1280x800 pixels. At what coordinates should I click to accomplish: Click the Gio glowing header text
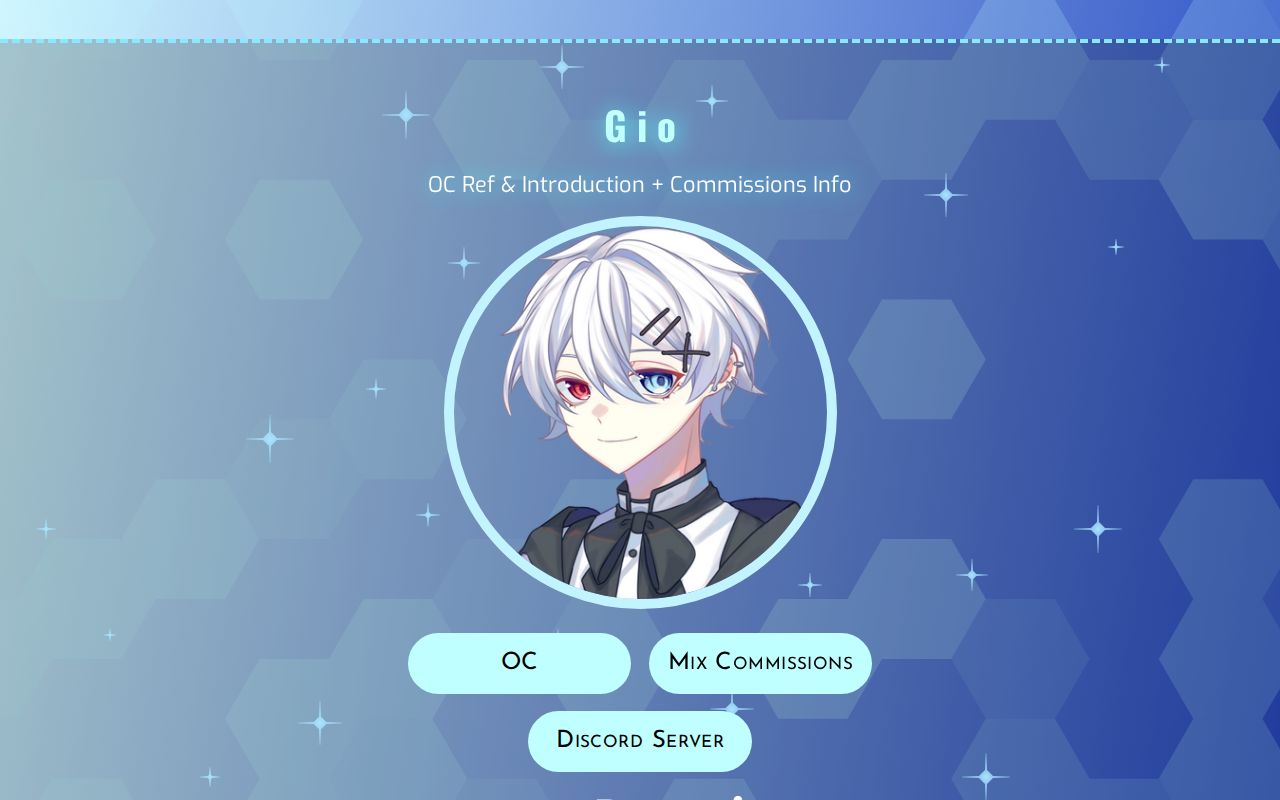pos(640,127)
